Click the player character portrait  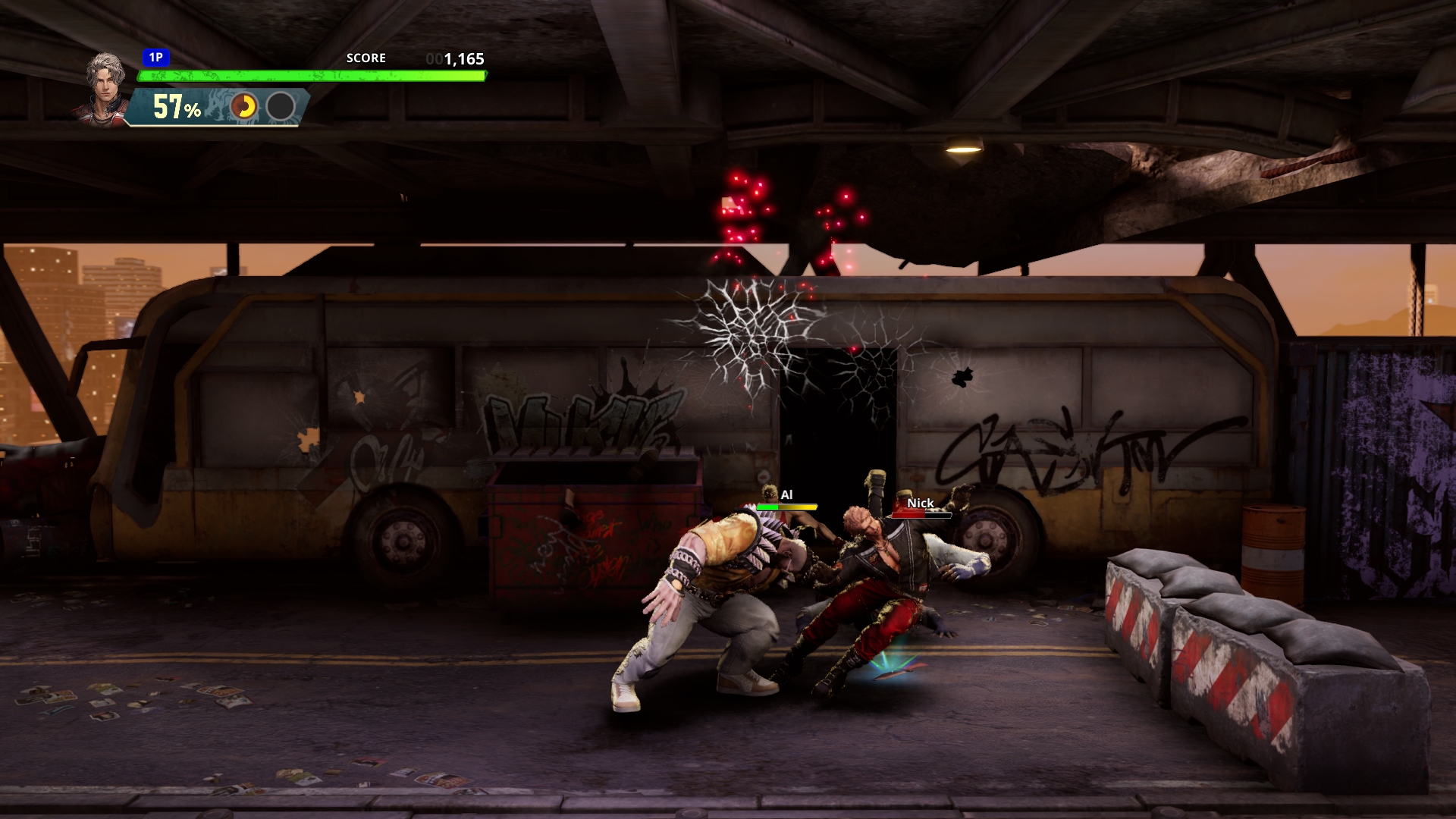coord(105,86)
